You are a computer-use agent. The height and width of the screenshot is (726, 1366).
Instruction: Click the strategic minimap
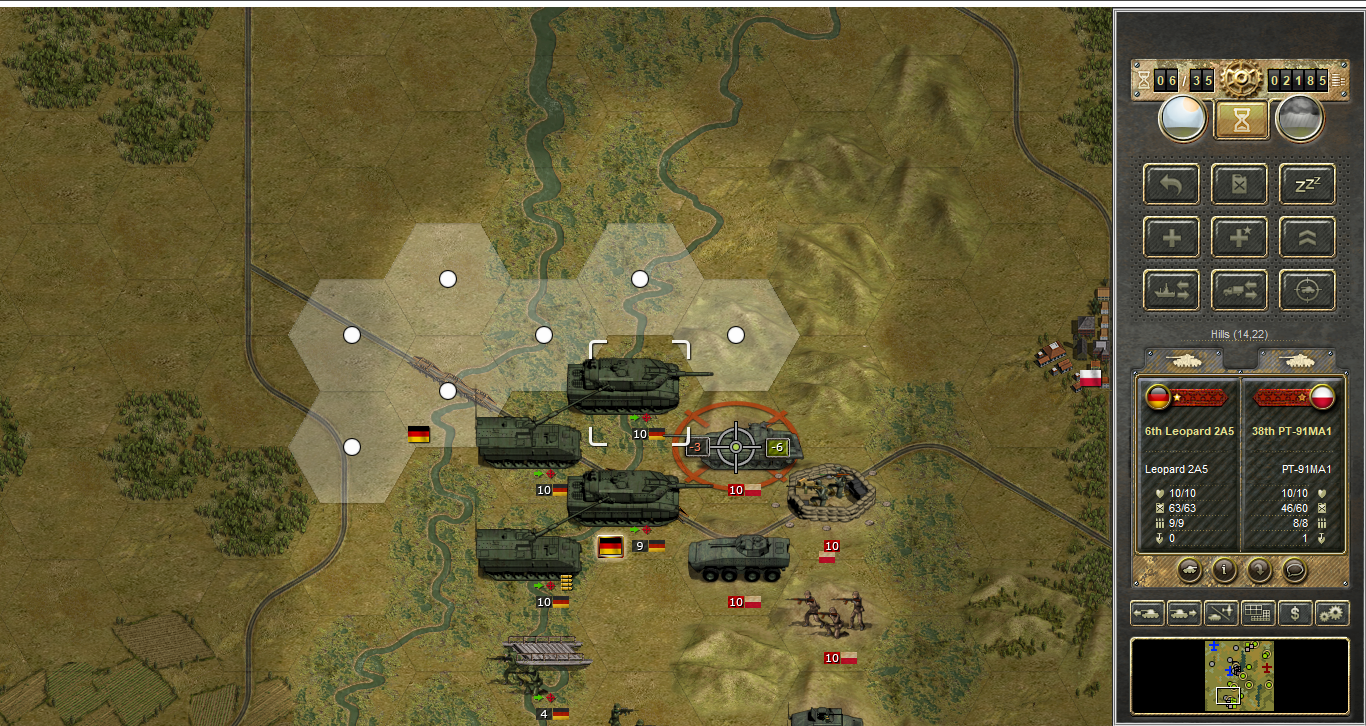tap(1239, 675)
